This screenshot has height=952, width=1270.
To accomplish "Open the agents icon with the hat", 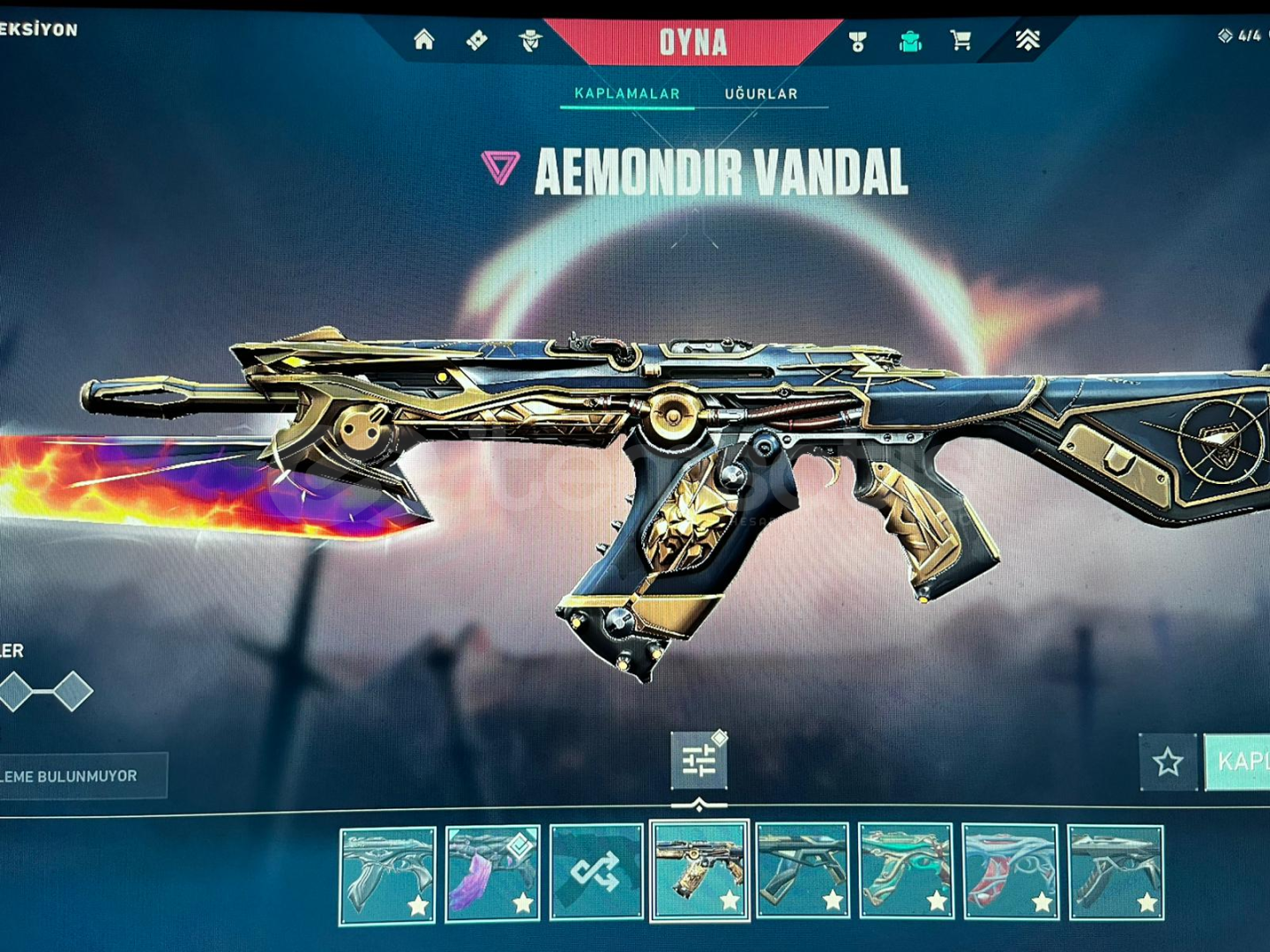I will point(530,40).
